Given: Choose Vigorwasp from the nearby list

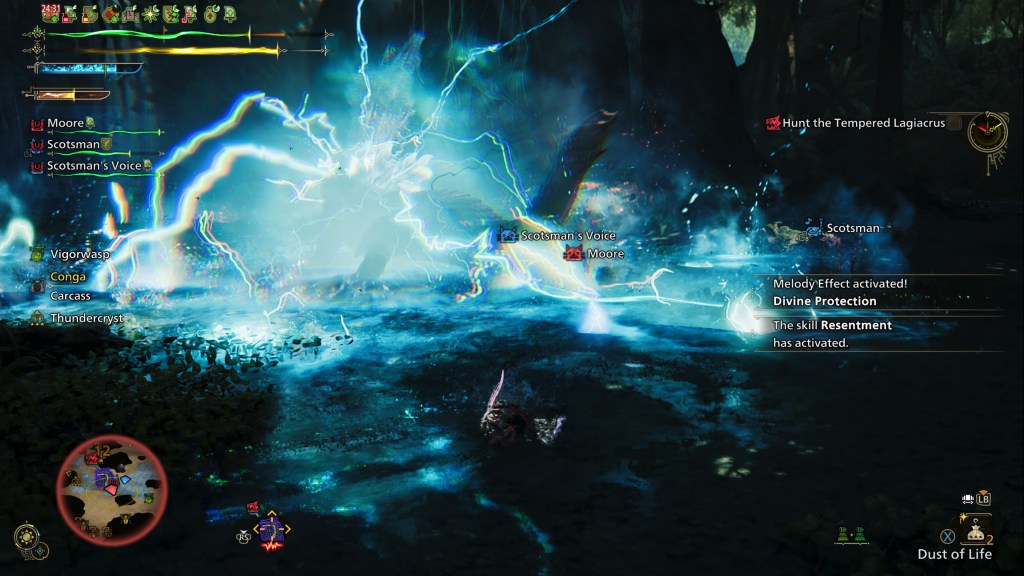Looking at the screenshot, I should click(x=79, y=254).
